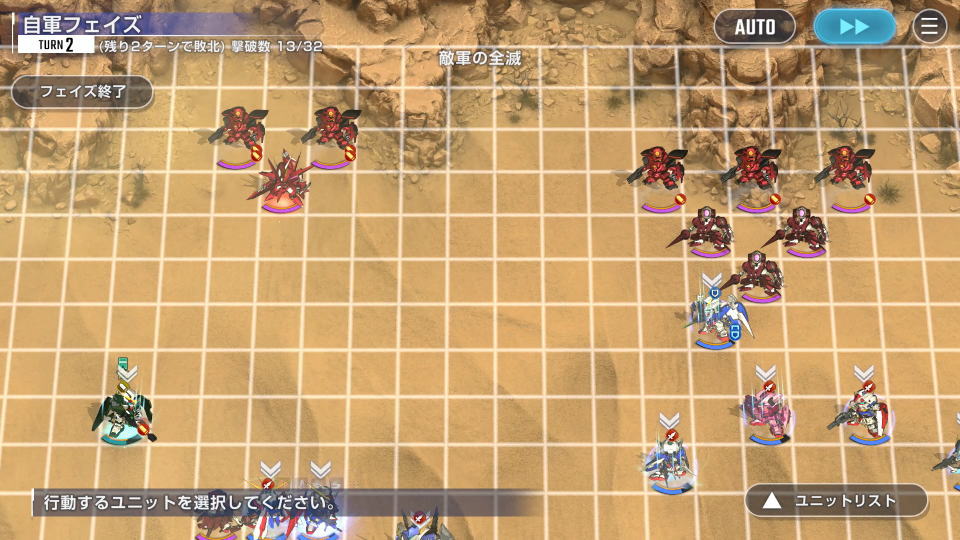Select the pink allied mech unit
Image resolution: width=960 pixels, height=540 pixels.
767,413
